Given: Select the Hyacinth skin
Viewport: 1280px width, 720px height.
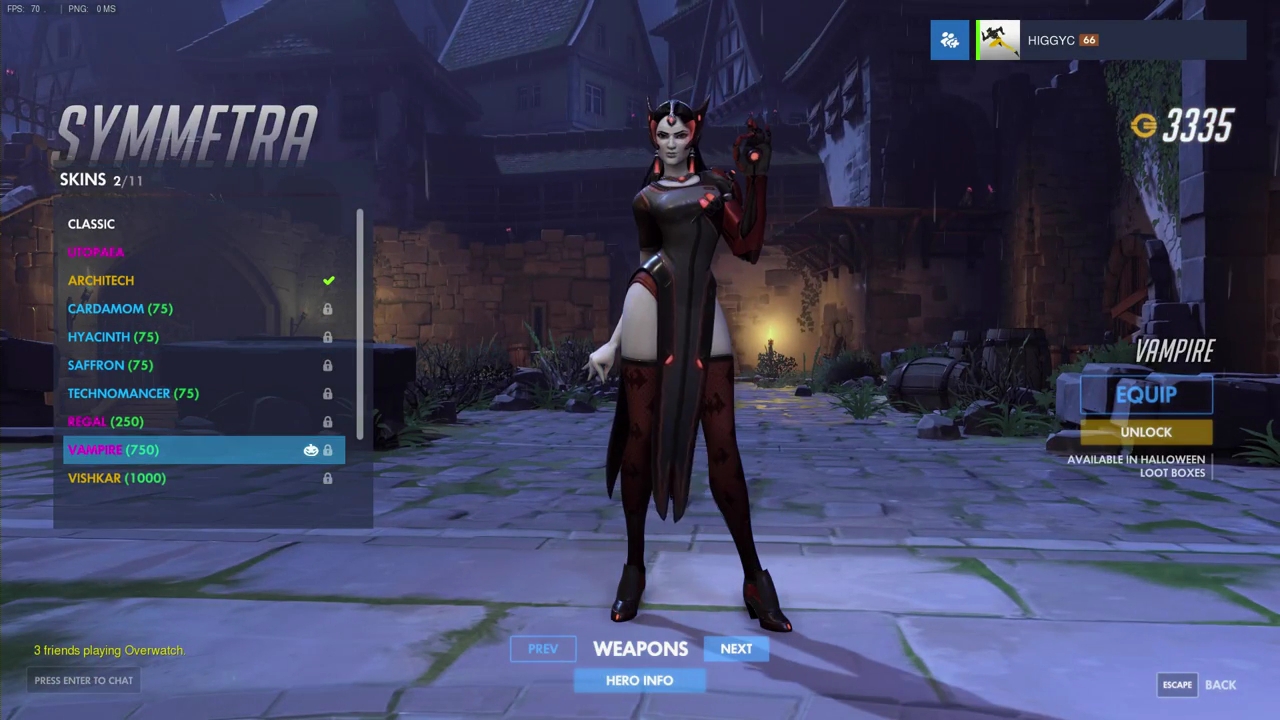Looking at the screenshot, I should coord(113,337).
